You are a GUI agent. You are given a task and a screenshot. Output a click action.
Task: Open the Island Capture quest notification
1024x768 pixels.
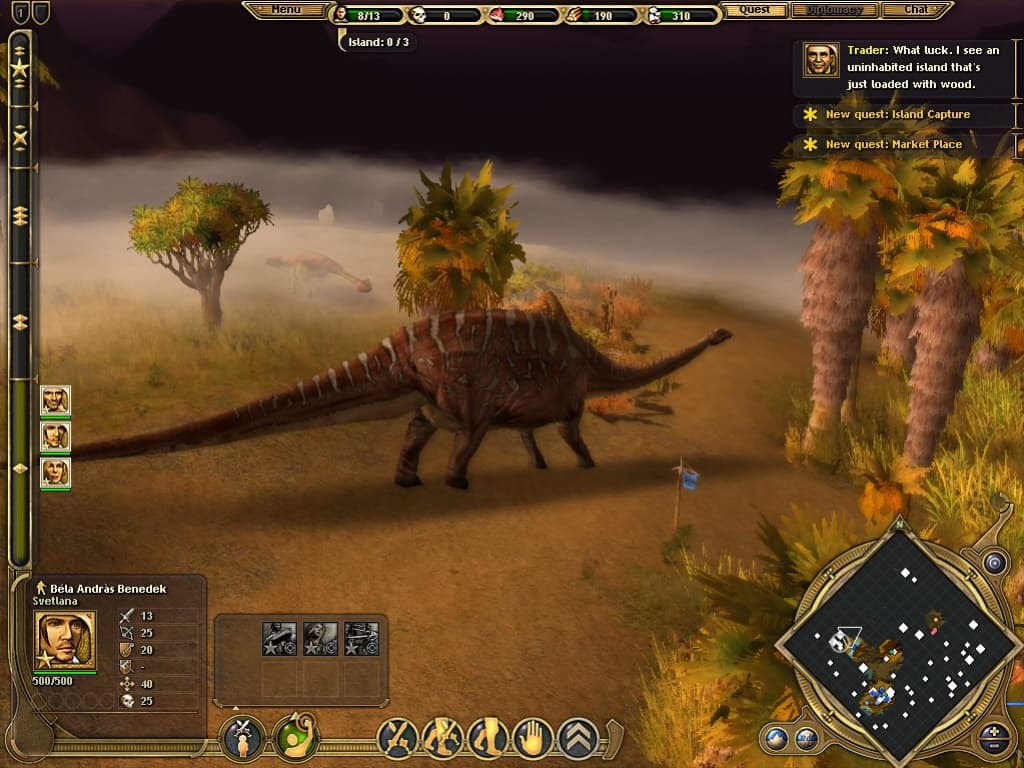click(x=897, y=115)
